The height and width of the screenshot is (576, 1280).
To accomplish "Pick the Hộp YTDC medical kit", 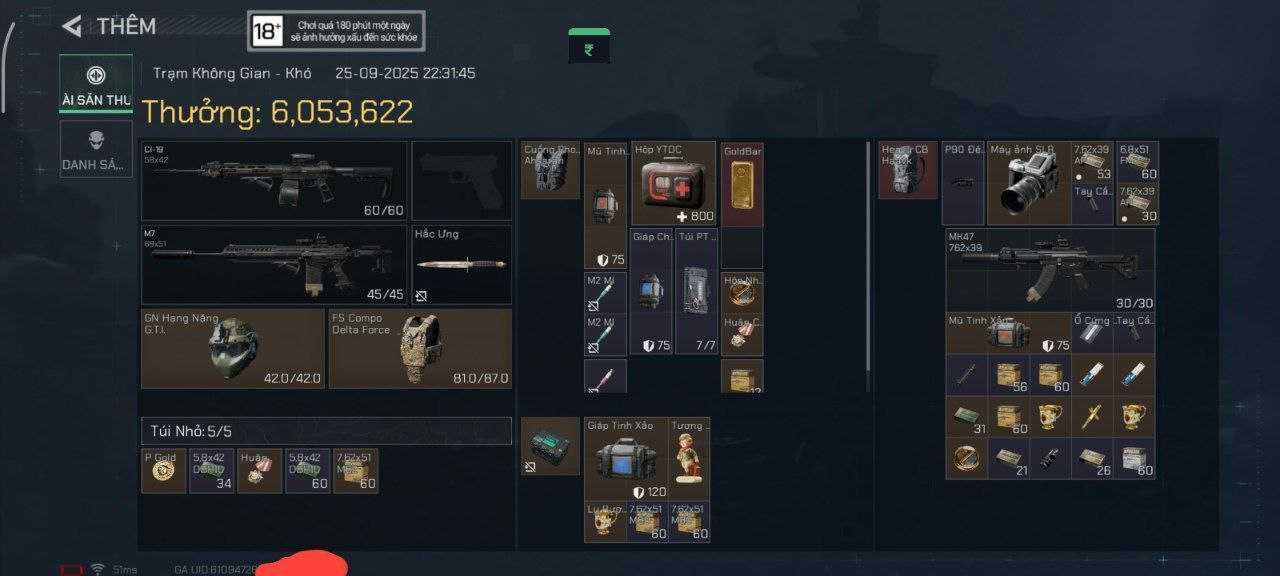I will tap(673, 183).
